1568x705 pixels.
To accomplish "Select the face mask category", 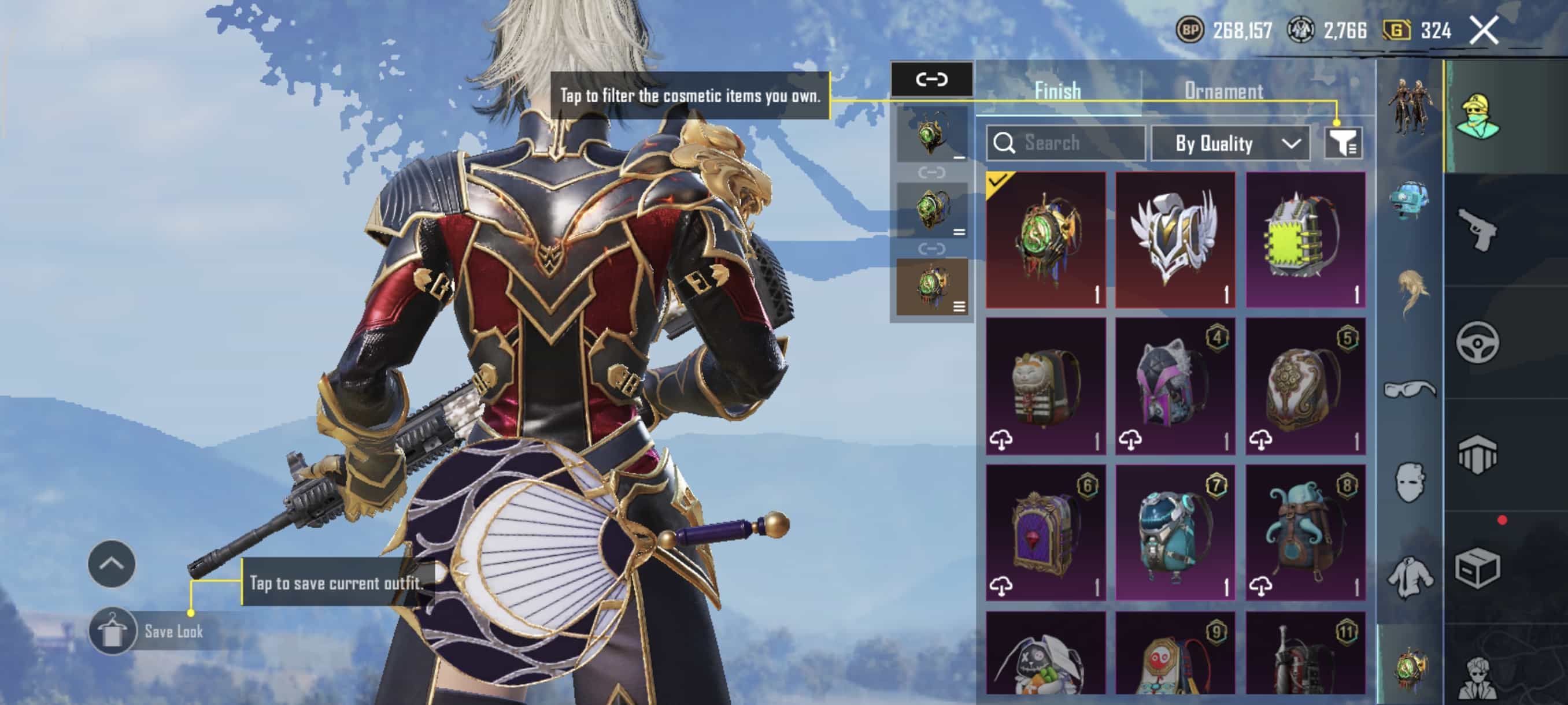I will click(1410, 483).
